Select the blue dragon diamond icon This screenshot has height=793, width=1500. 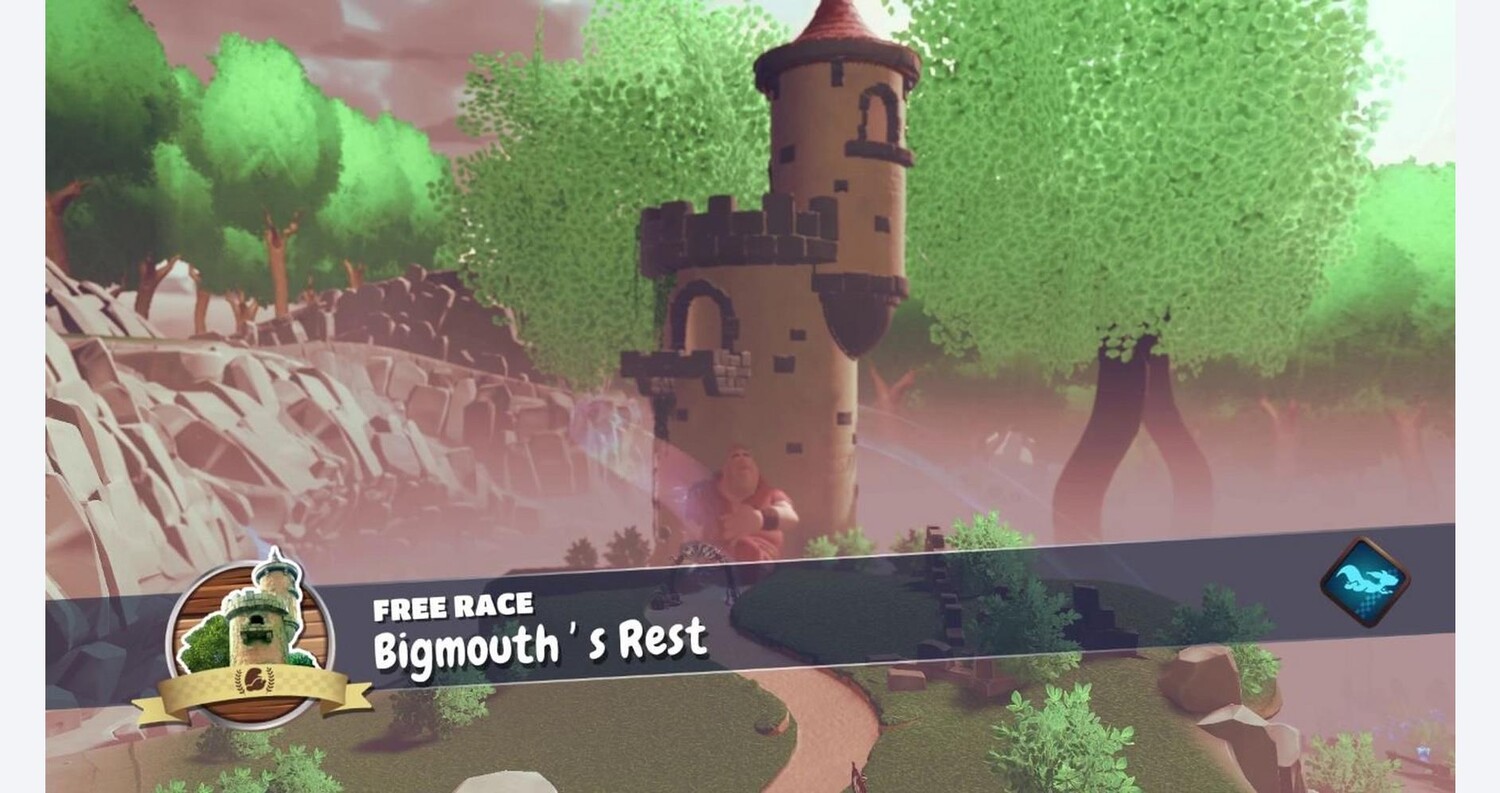(1364, 582)
